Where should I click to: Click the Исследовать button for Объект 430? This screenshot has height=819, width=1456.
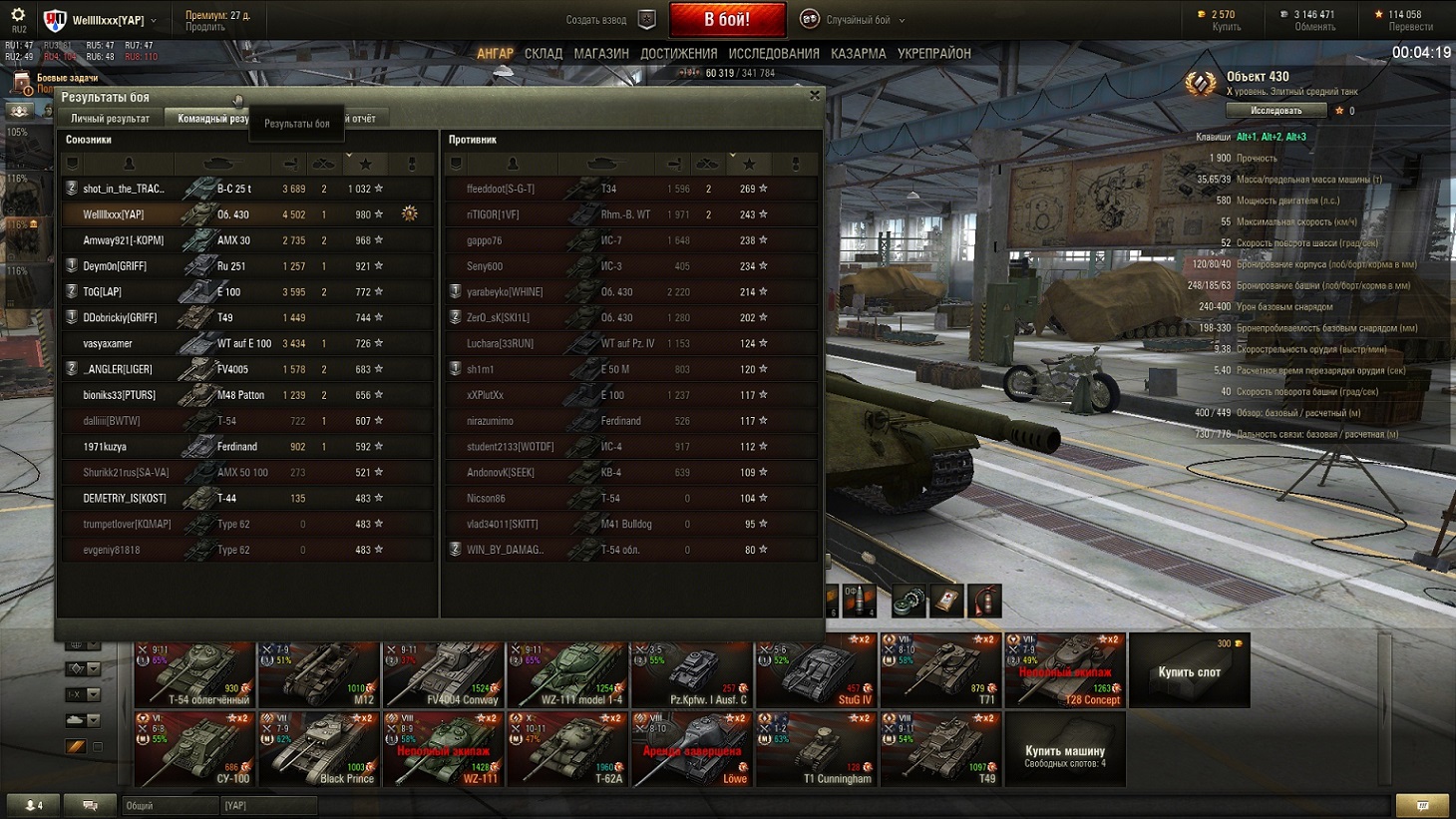[1275, 111]
